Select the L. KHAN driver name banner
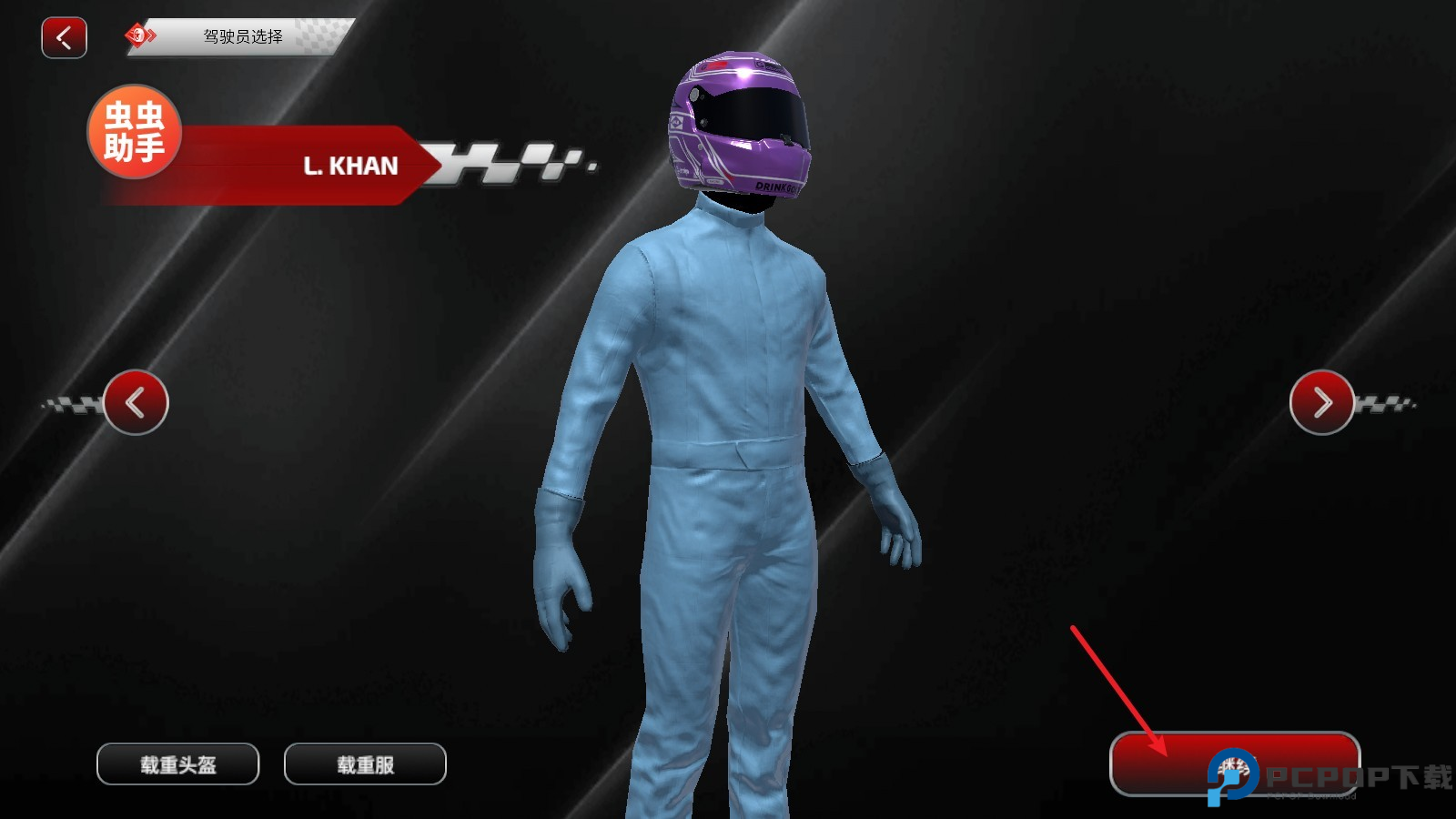This screenshot has height=819, width=1456. click(x=351, y=166)
